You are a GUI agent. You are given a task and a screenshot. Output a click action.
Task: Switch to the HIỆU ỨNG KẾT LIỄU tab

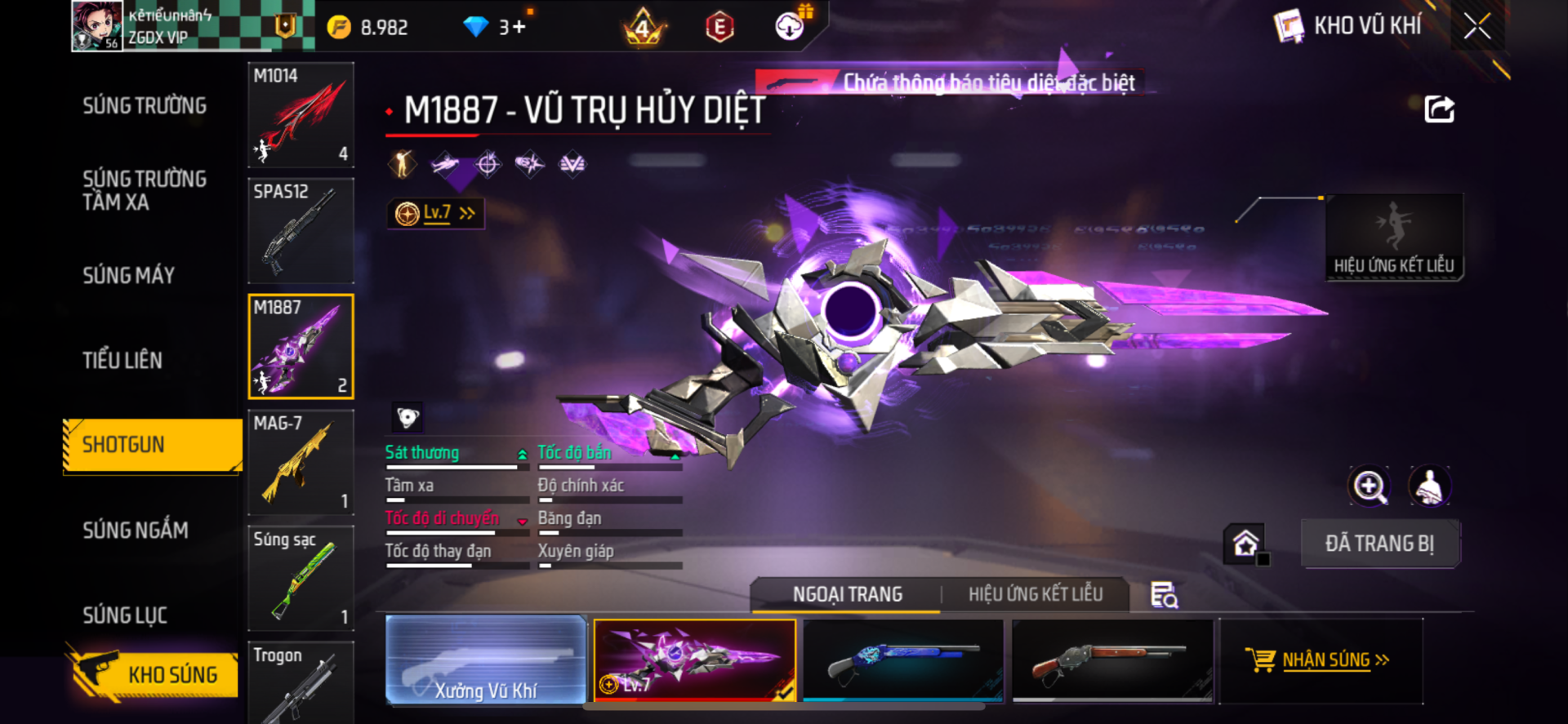click(1035, 595)
